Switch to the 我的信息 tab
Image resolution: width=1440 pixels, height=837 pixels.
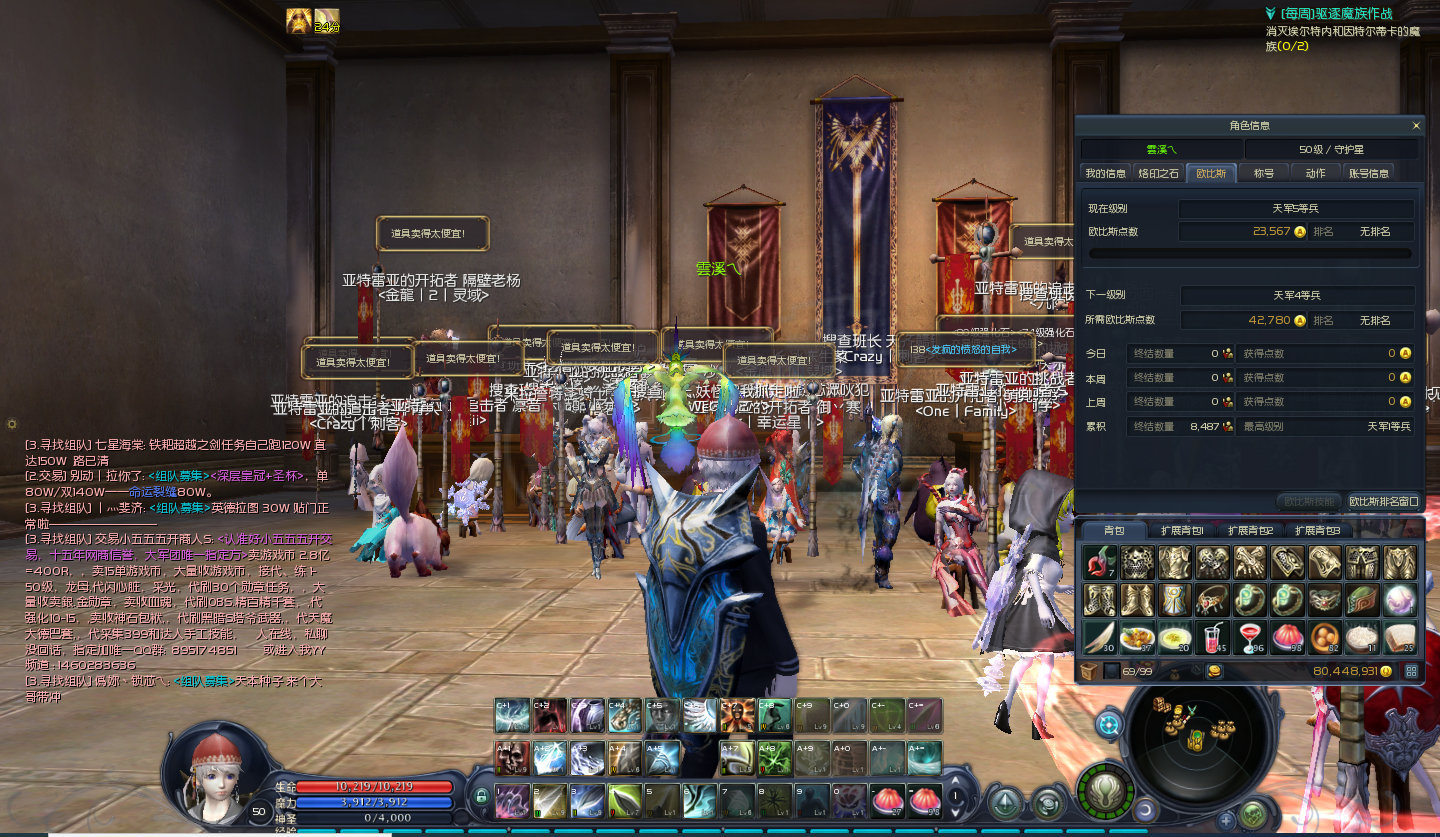[1106, 173]
